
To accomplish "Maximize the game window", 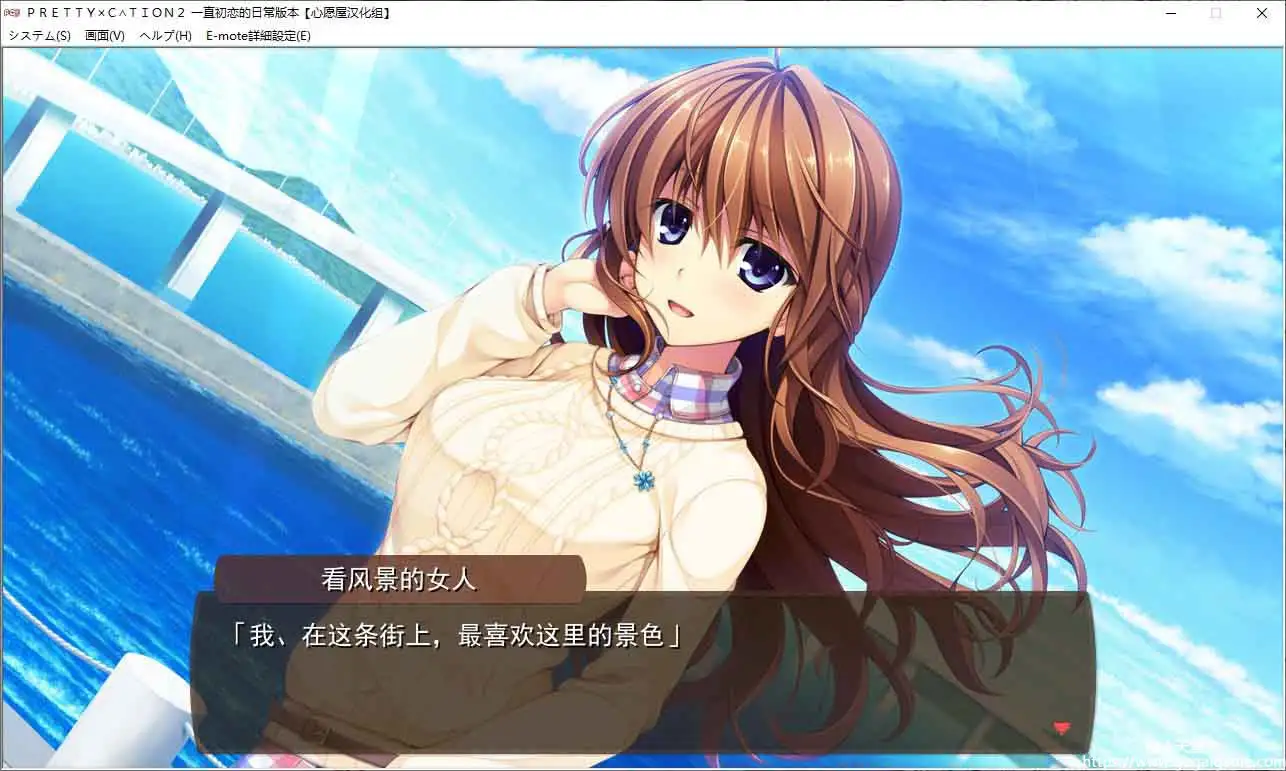I will coord(1214,13).
